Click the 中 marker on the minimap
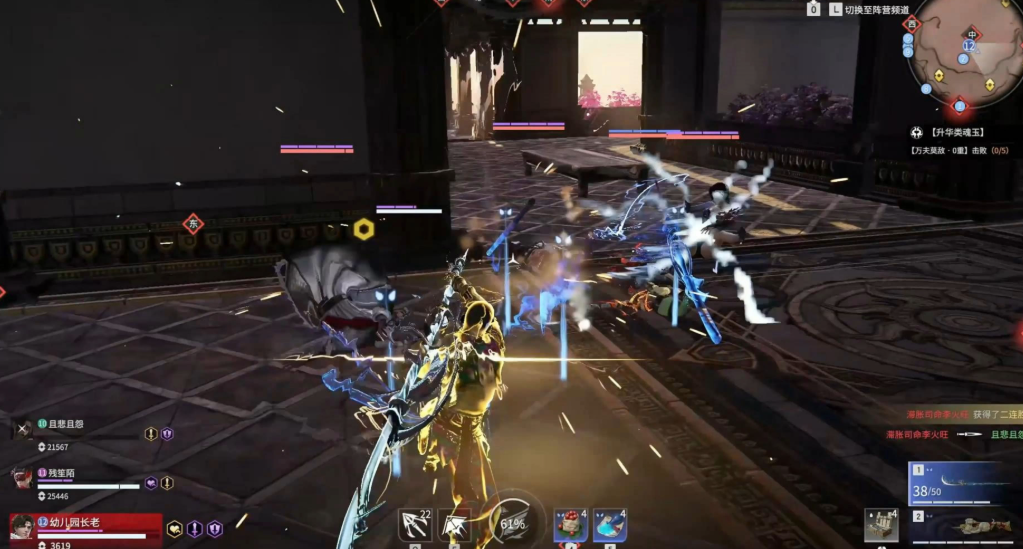Viewport: 1023px width, 549px height. 972,34
